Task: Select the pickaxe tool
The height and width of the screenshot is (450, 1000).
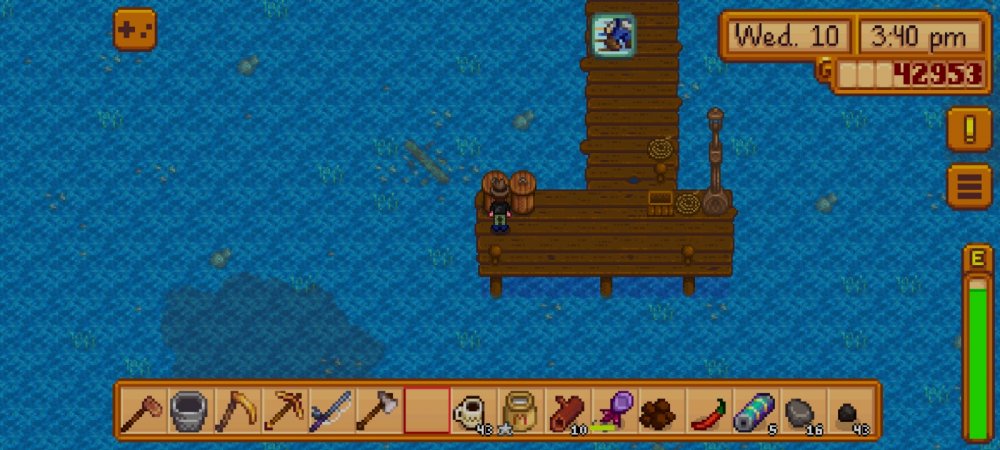Action: [x=286, y=411]
